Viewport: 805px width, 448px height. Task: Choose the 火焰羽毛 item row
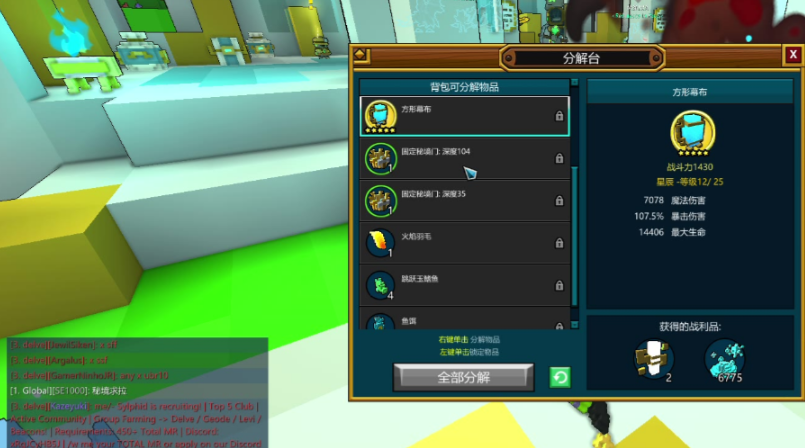pyautogui.click(x=464, y=242)
